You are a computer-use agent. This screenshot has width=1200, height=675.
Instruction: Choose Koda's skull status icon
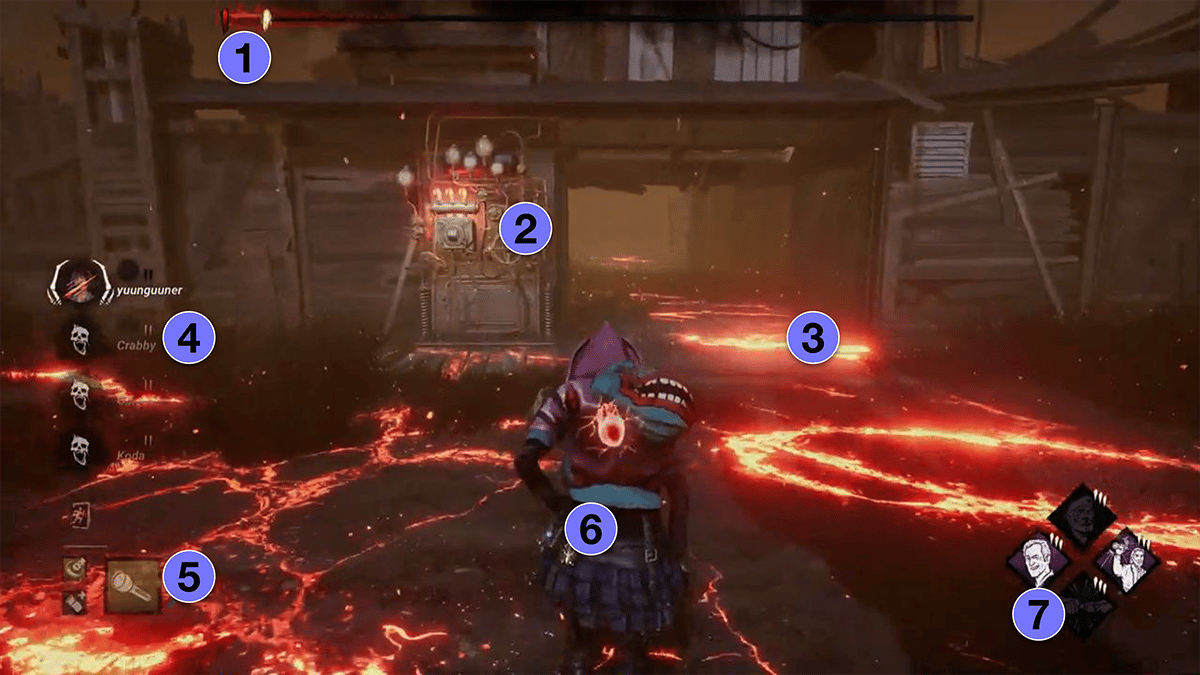click(x=77, y=451)
